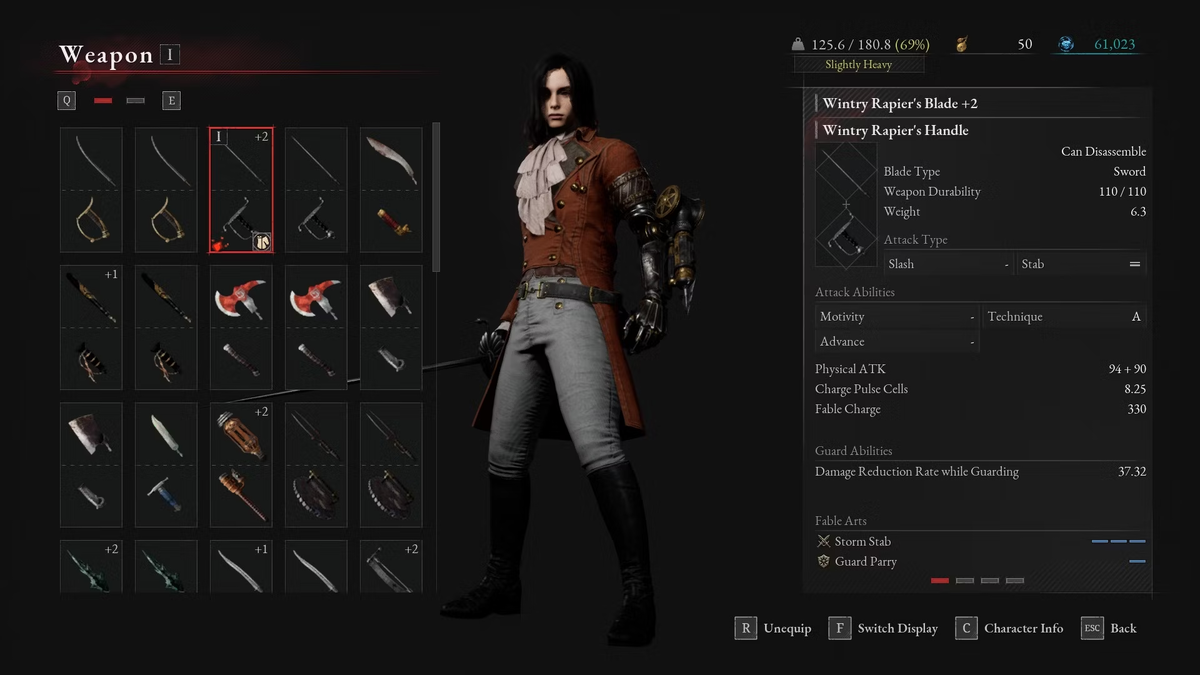This screenshot has width=1200, height=675.
Task: Select the equipped Wintry Rapier +2 slot
Action: [241, 190]
